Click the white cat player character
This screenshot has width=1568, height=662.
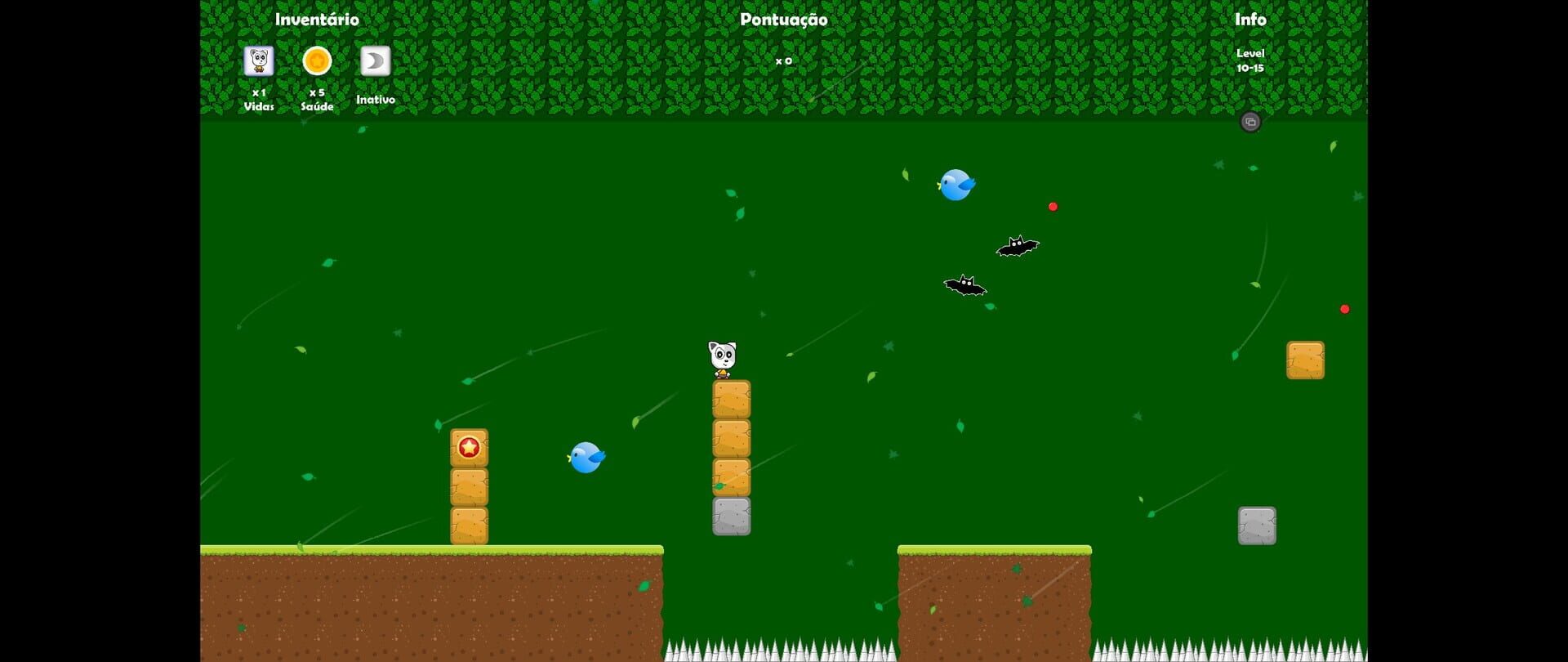[x=723, y=356]
